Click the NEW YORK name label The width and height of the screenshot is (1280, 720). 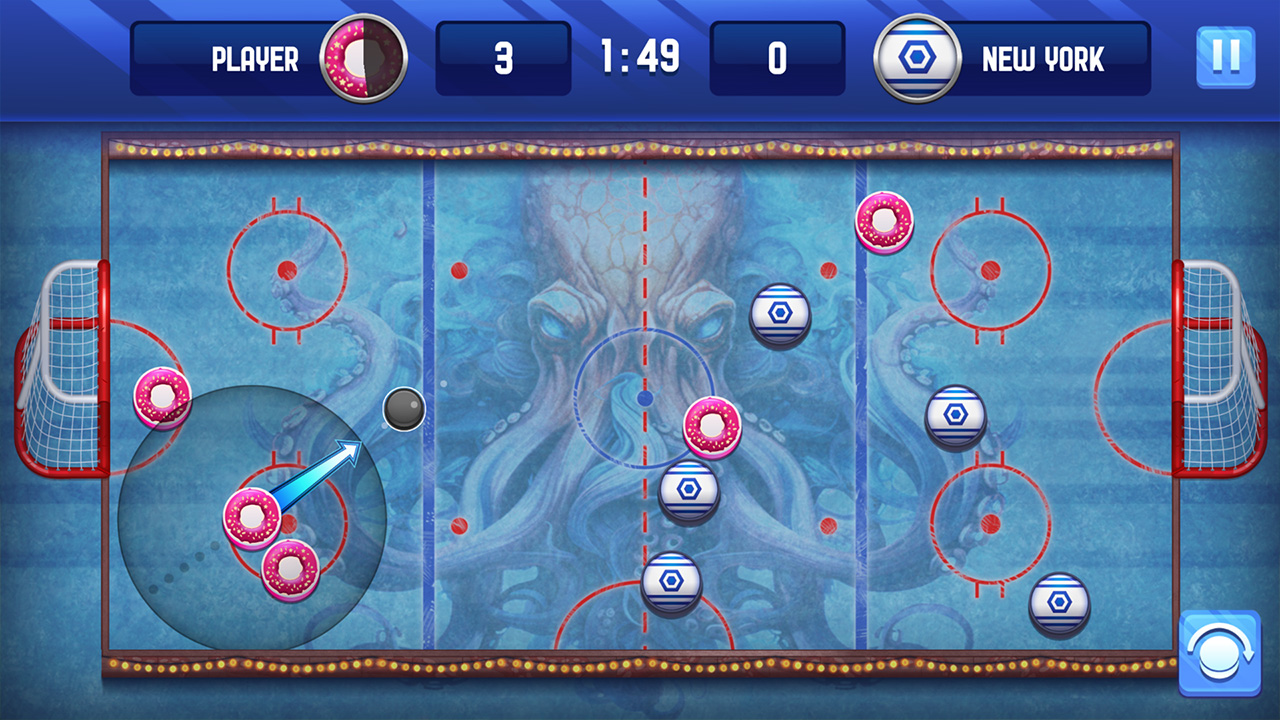point(1043,57)
